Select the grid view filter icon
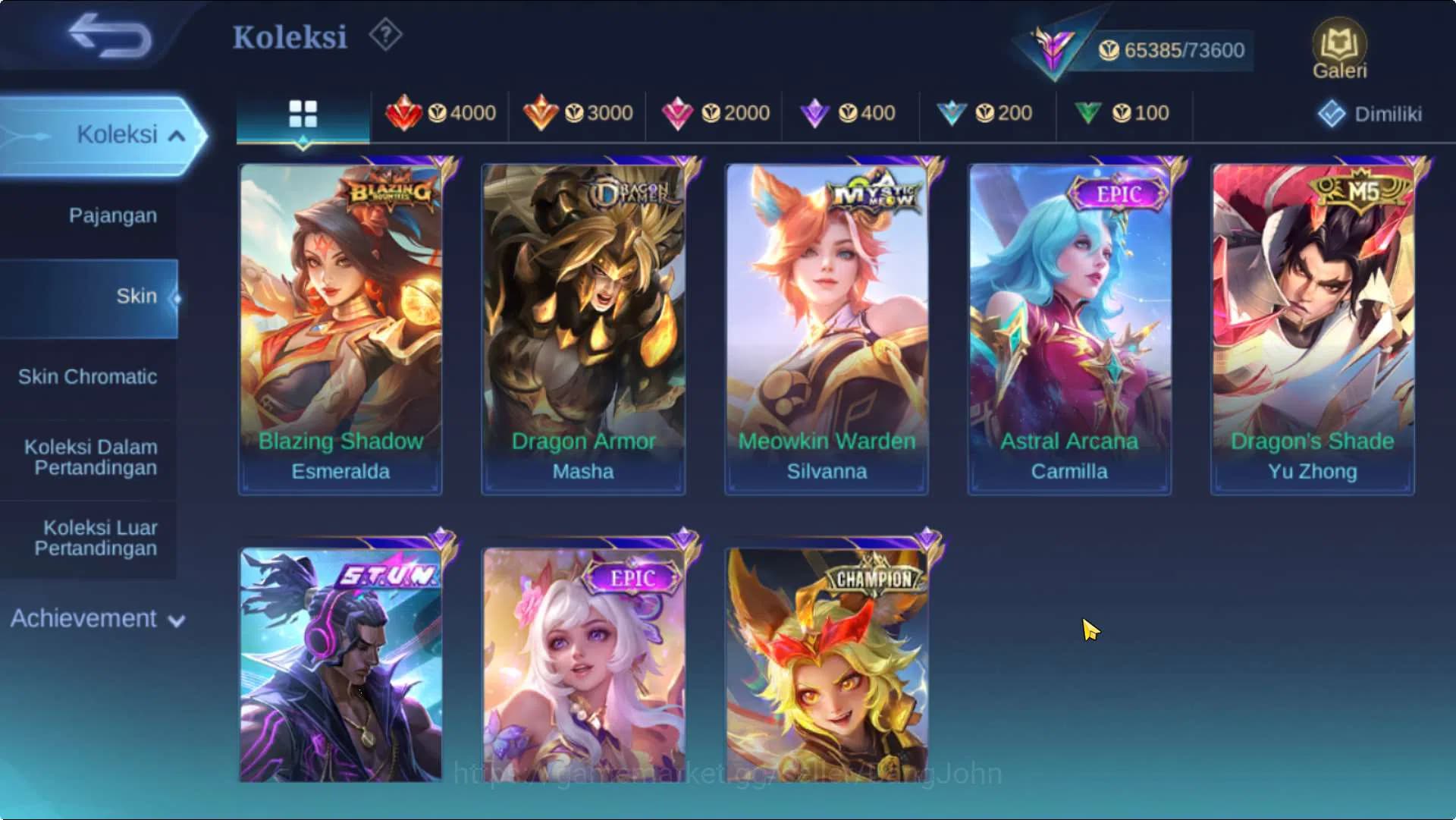Viewport: 1456px width, 820px height. [x=303, y=112]
